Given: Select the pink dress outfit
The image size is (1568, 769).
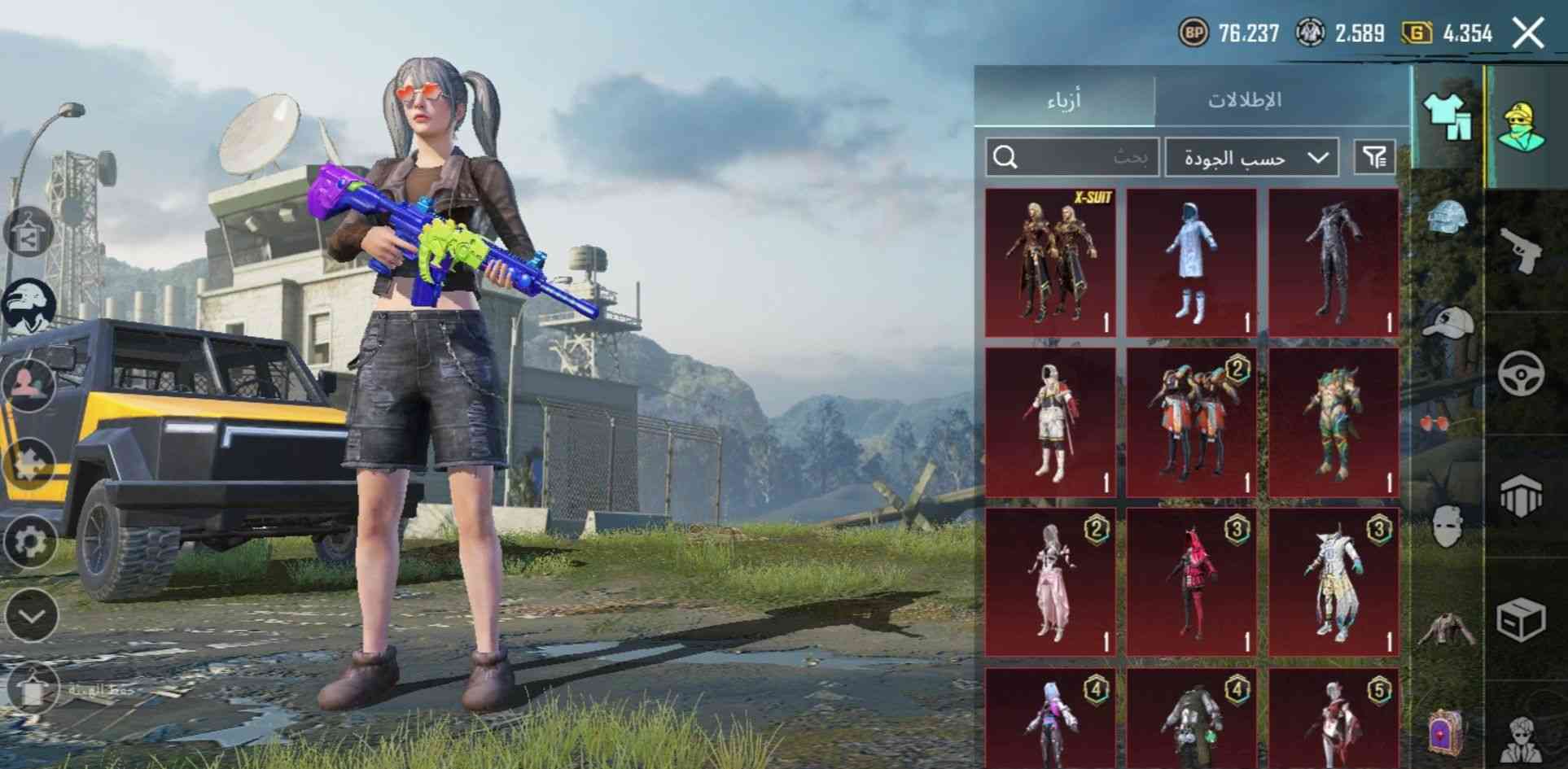Looking at the screenshot, I should 1050,582.
